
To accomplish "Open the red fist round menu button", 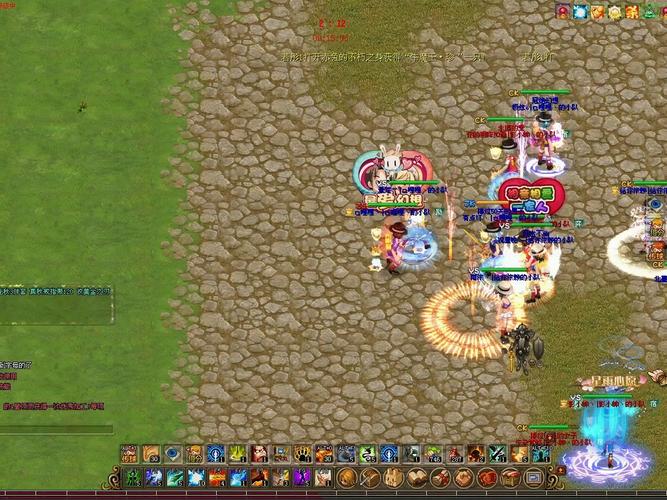I will click(x=488, y=477).
